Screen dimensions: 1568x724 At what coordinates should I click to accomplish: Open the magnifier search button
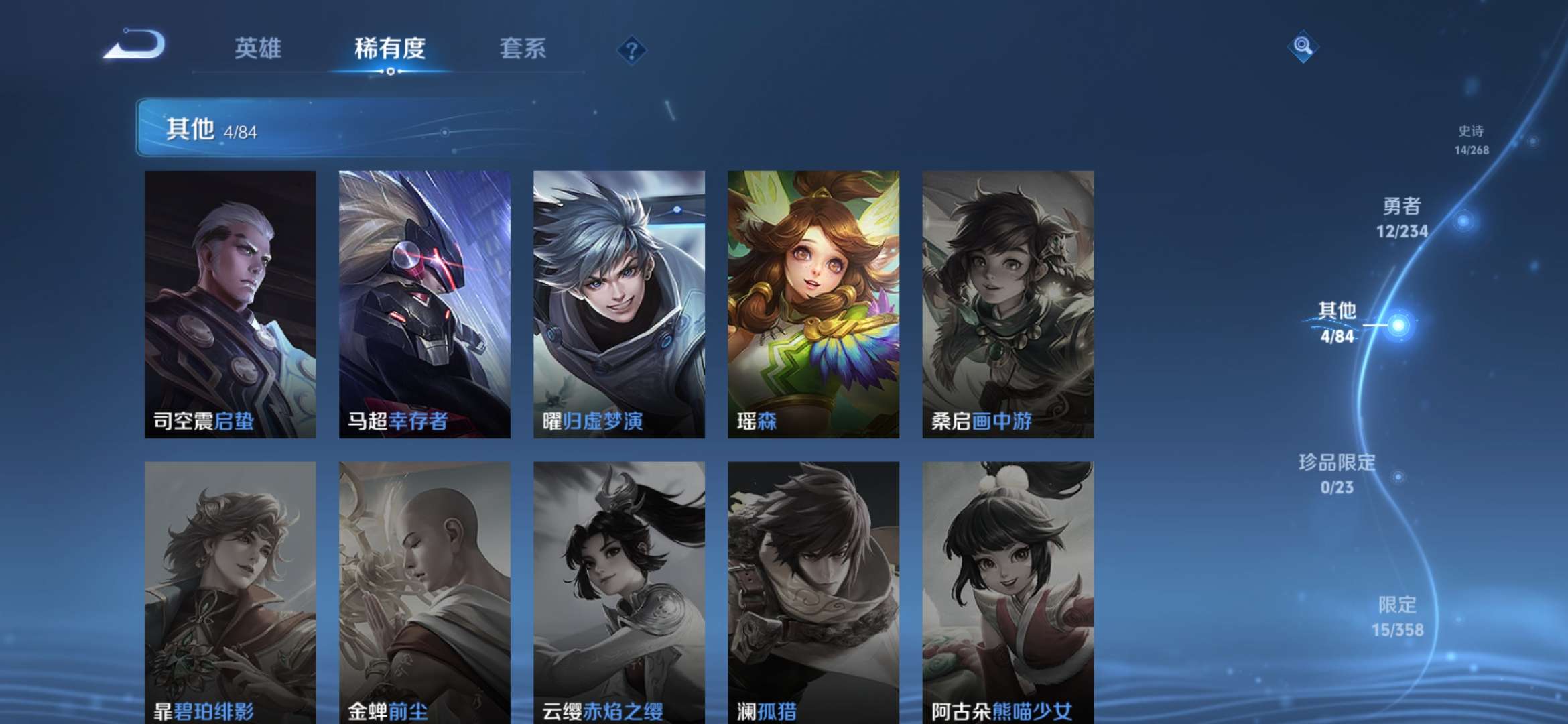pos(1303,46)
